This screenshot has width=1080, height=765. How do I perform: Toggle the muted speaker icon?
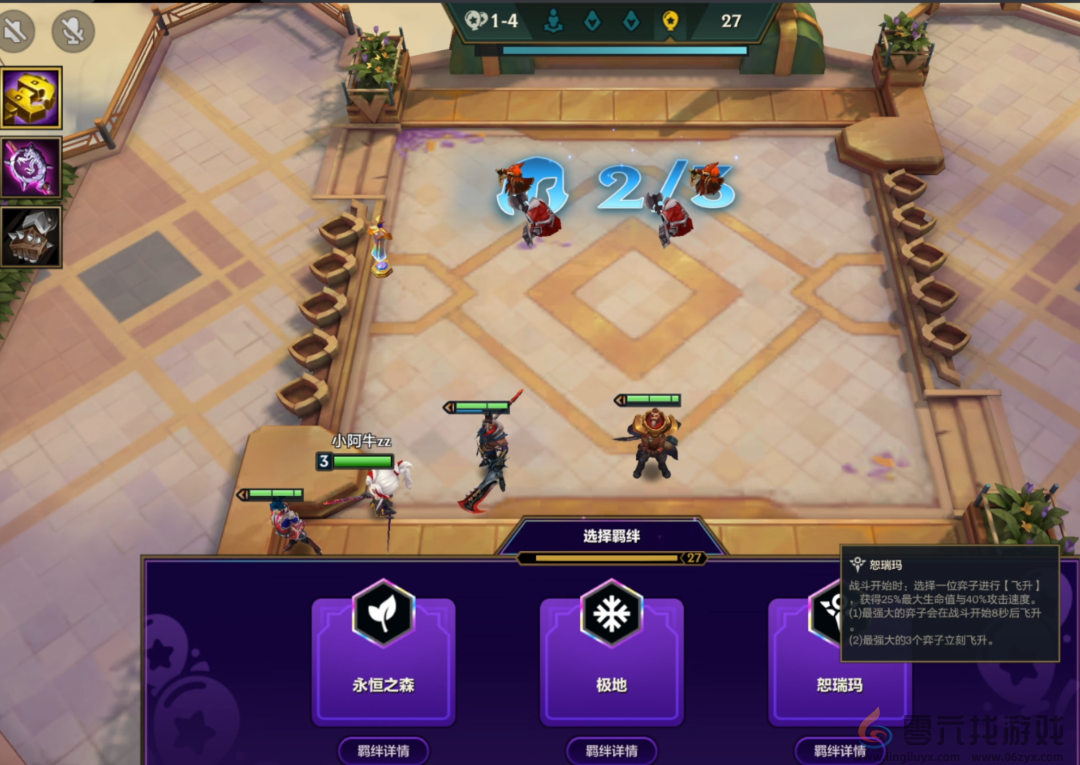coord(14,31)
